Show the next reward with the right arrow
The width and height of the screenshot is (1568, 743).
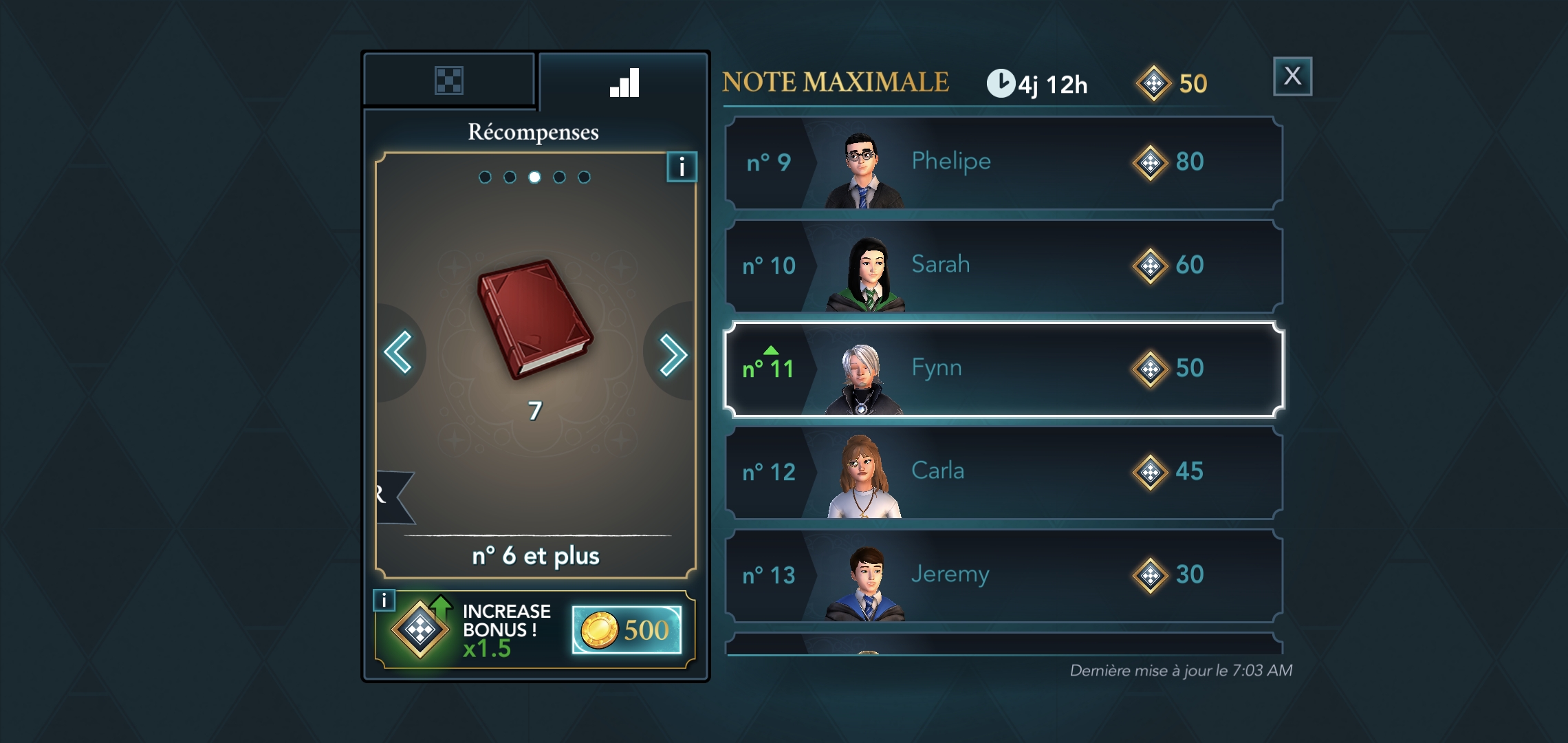point(672,354)
